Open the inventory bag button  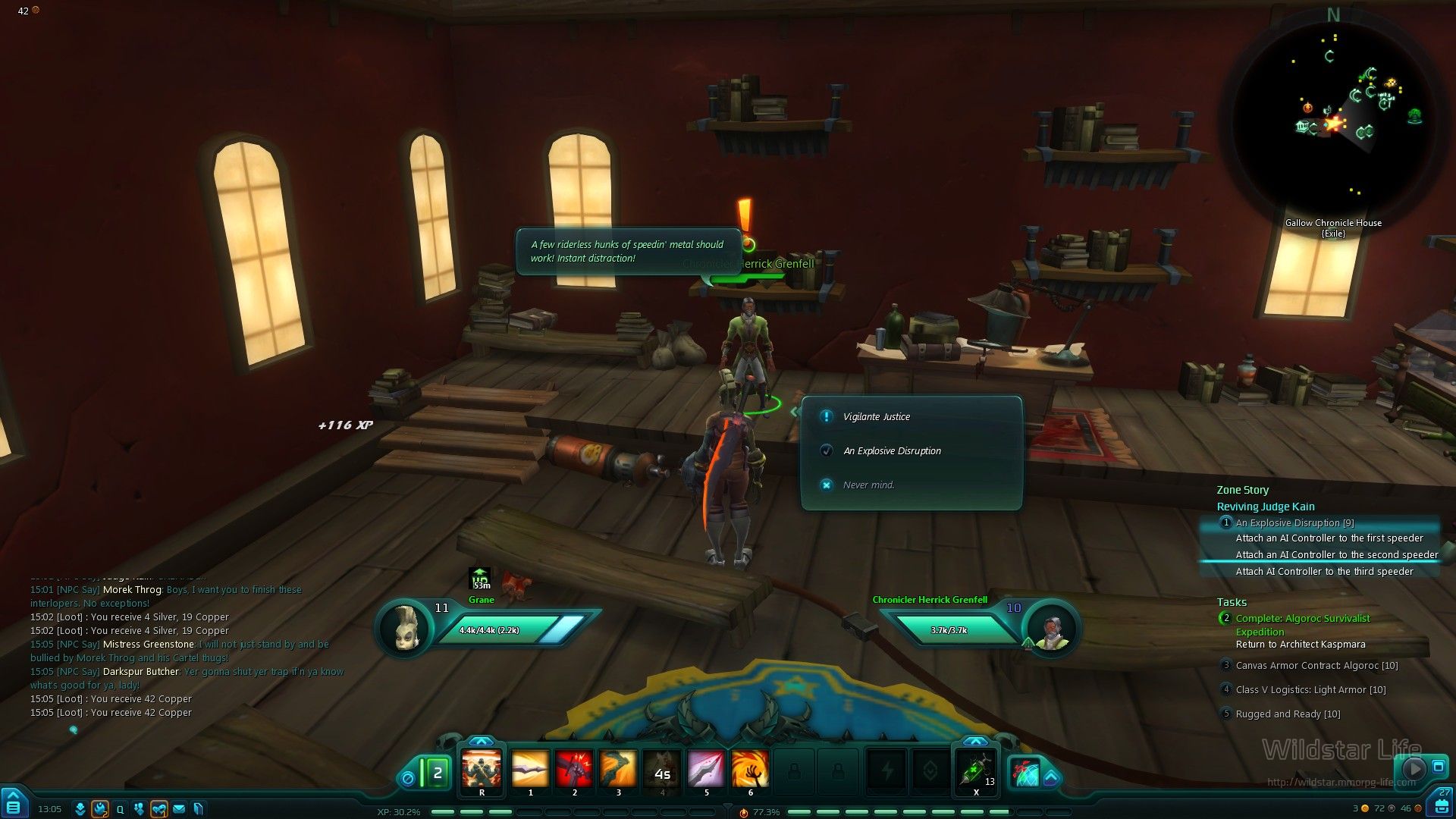[1441, 805]
